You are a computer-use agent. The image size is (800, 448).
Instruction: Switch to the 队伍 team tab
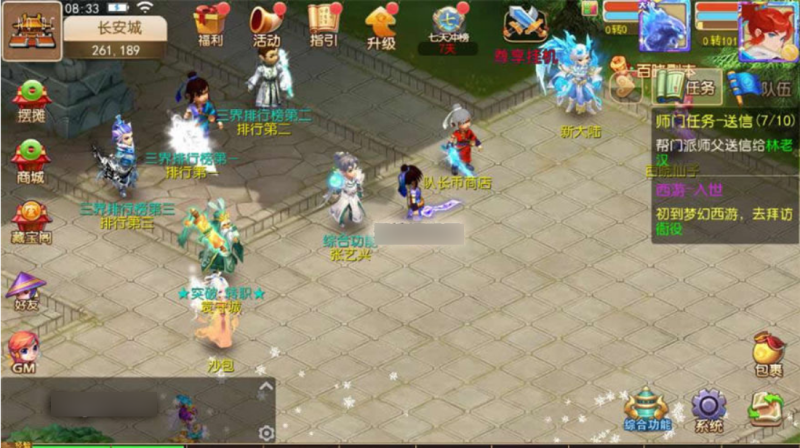pos(763,88)
